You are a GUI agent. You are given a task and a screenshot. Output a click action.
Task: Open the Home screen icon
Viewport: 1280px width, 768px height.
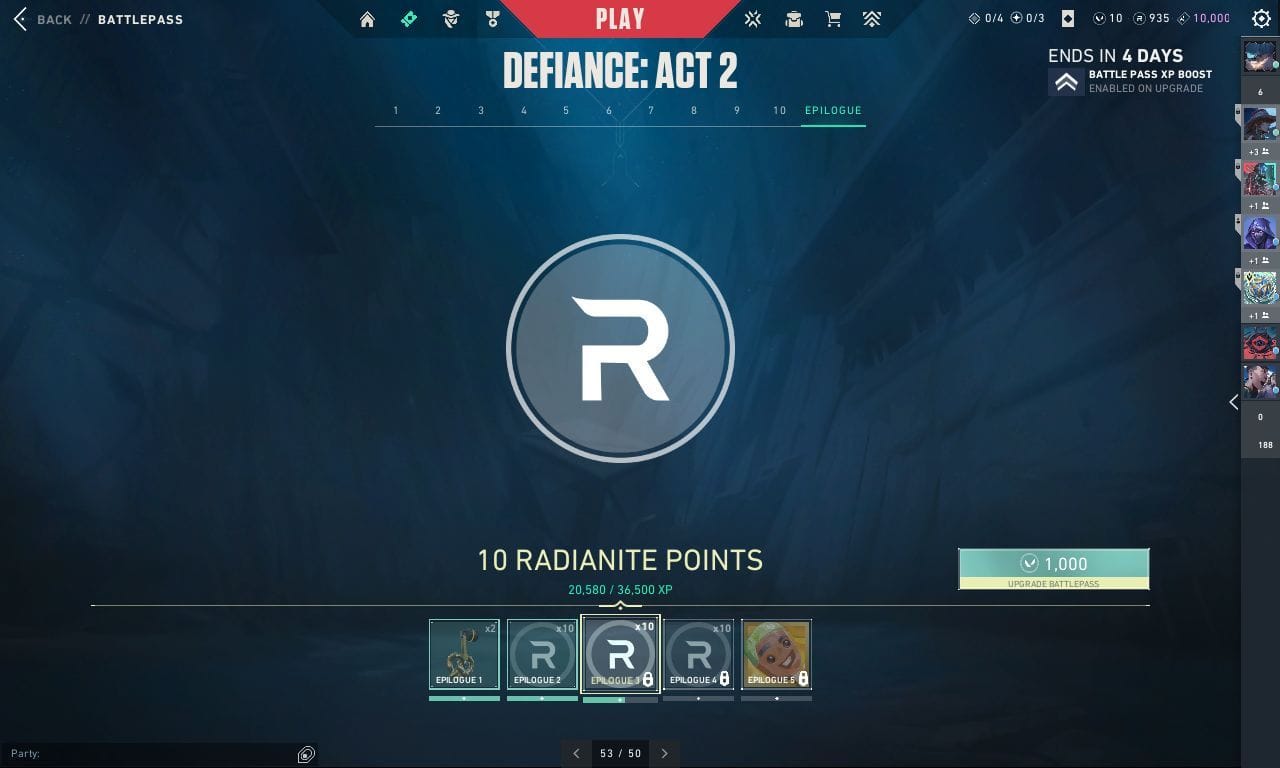coord(367,18)
